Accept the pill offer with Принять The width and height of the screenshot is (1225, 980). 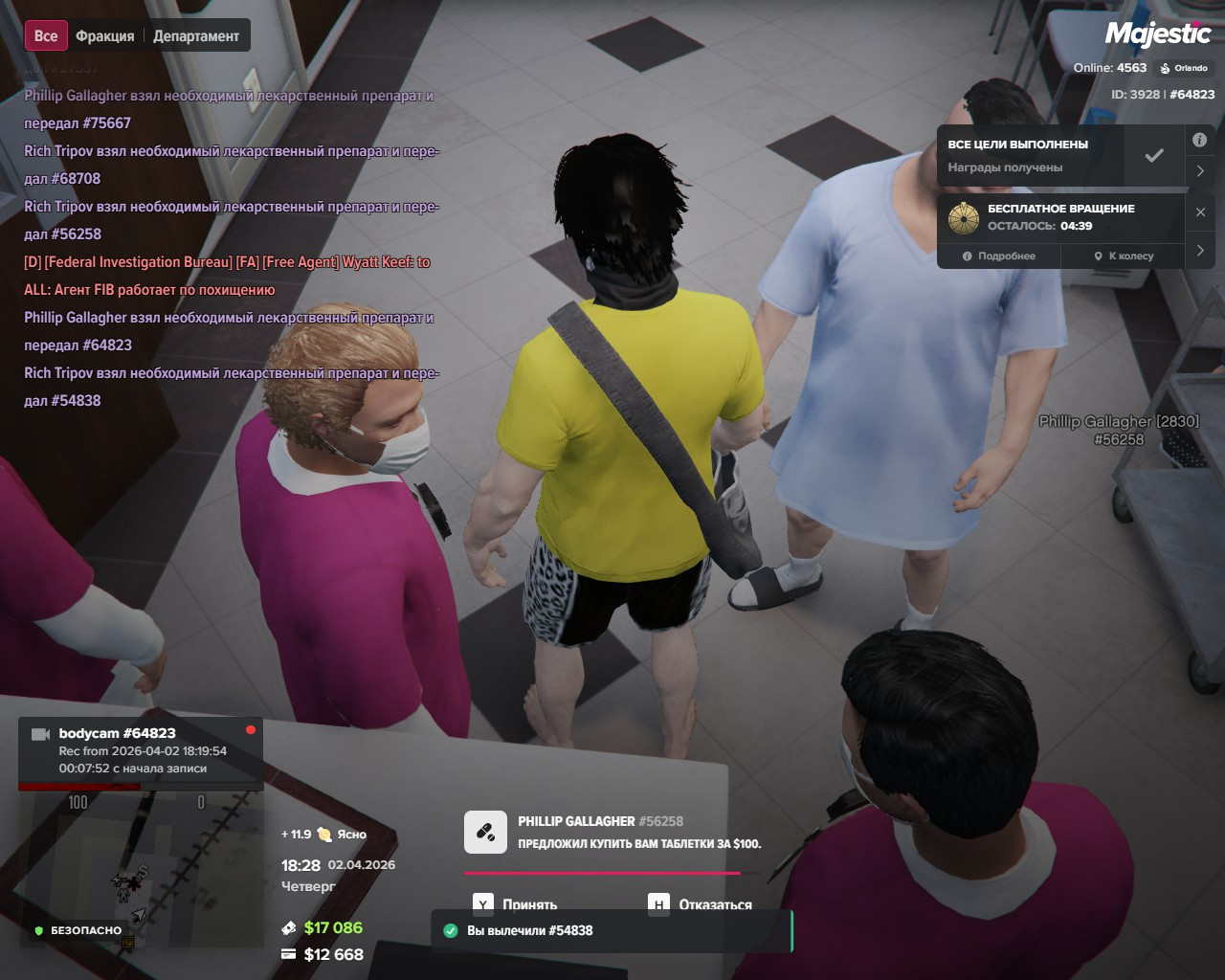pyautogui.click(x=517, y=903)
